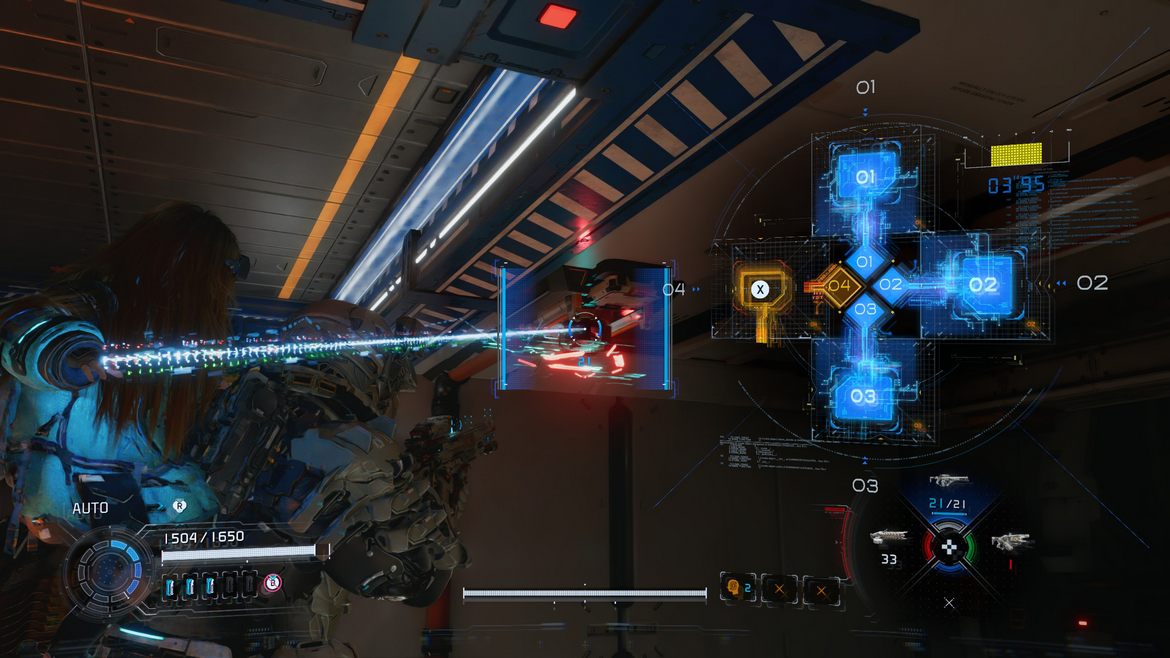Click the central 01 diamond
Viewport: 1170px width, 658px height.
coord(866,262)
